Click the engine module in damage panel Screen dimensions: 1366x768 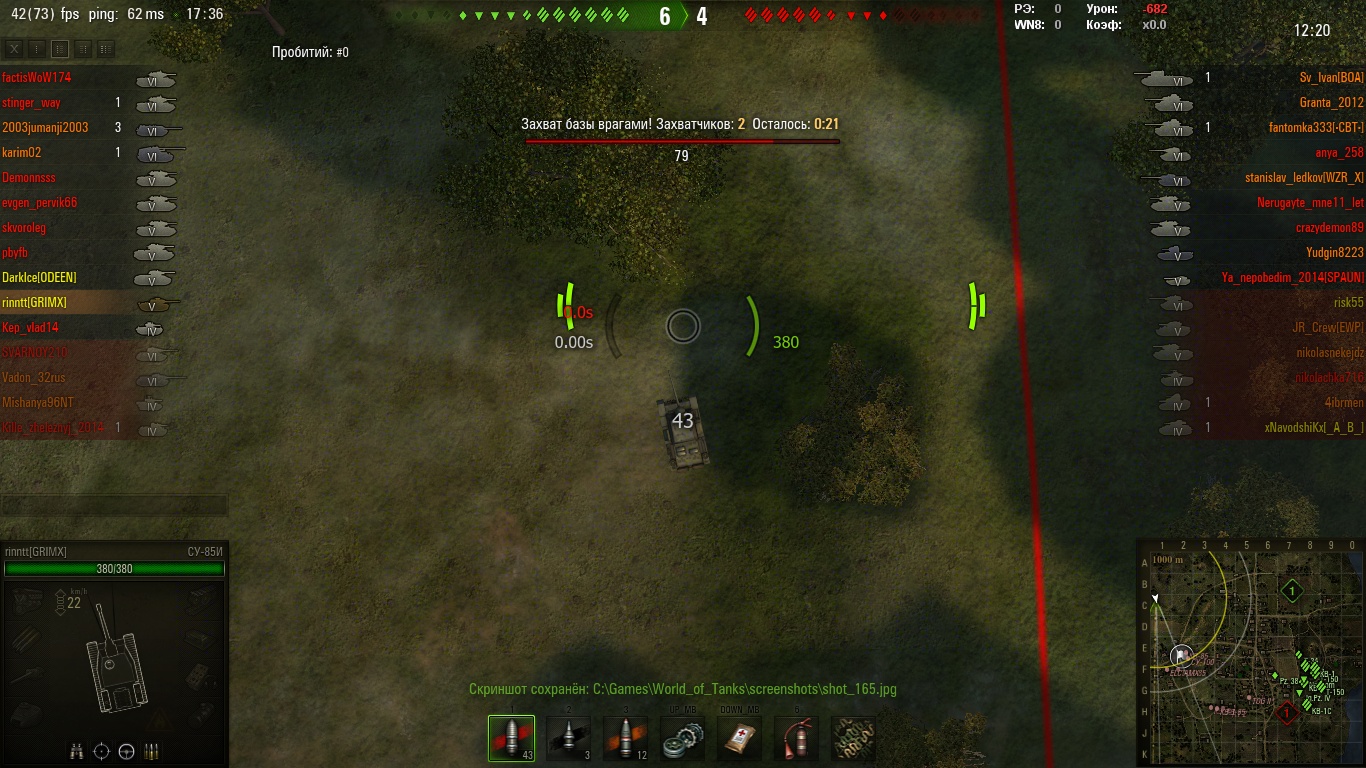point(28,601)
